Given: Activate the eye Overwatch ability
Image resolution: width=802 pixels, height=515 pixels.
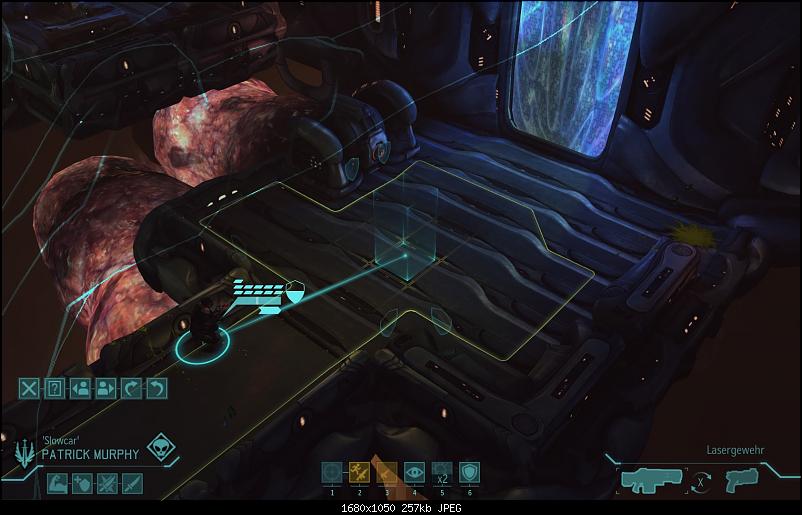Looking at the screenshot, I should (x=414, y=473).
